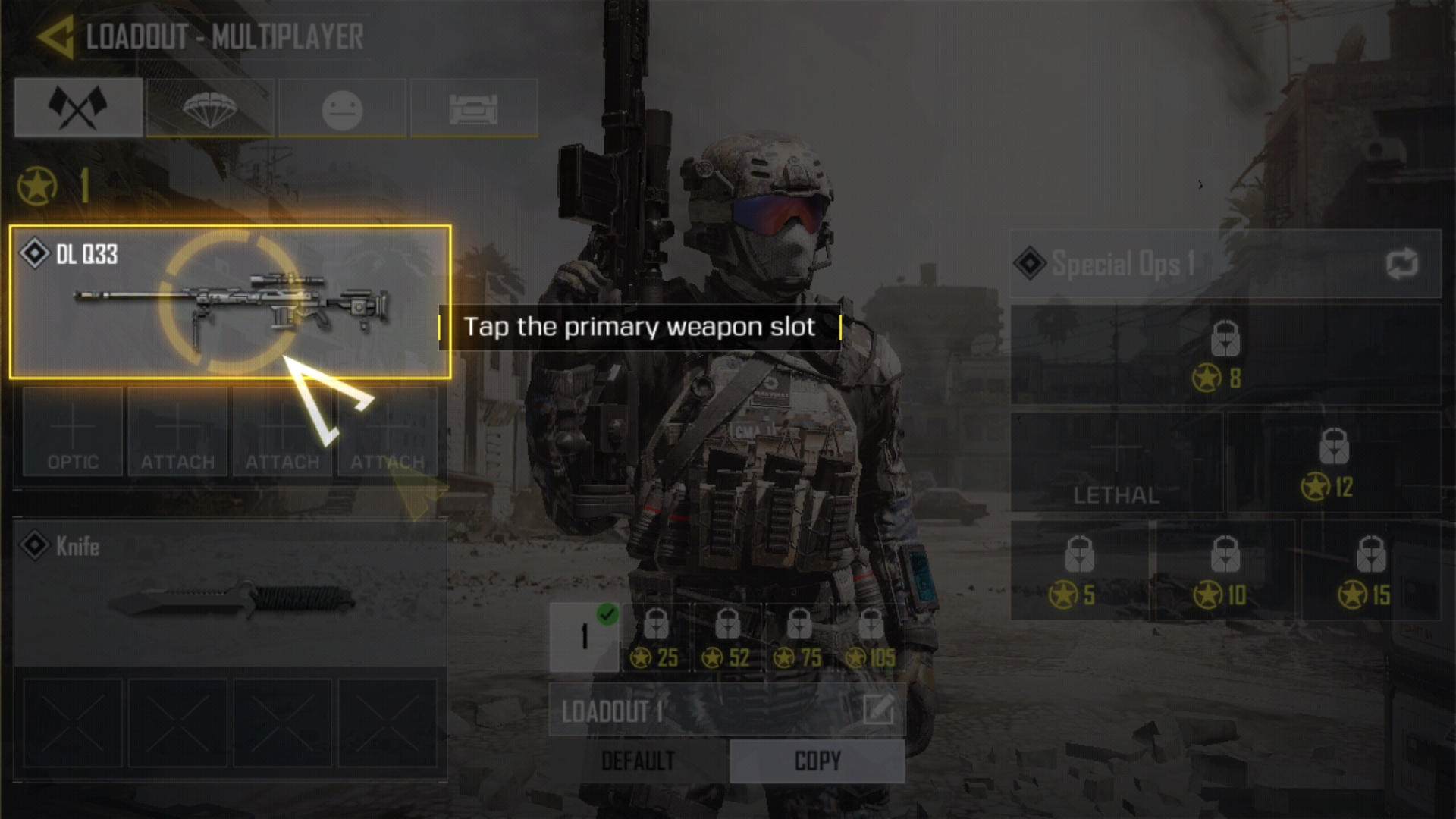The width and height of the screenshot is (1456, 819).
Task: Switch to the crossed flags multiplayer tab
Action: click(78, 108)
